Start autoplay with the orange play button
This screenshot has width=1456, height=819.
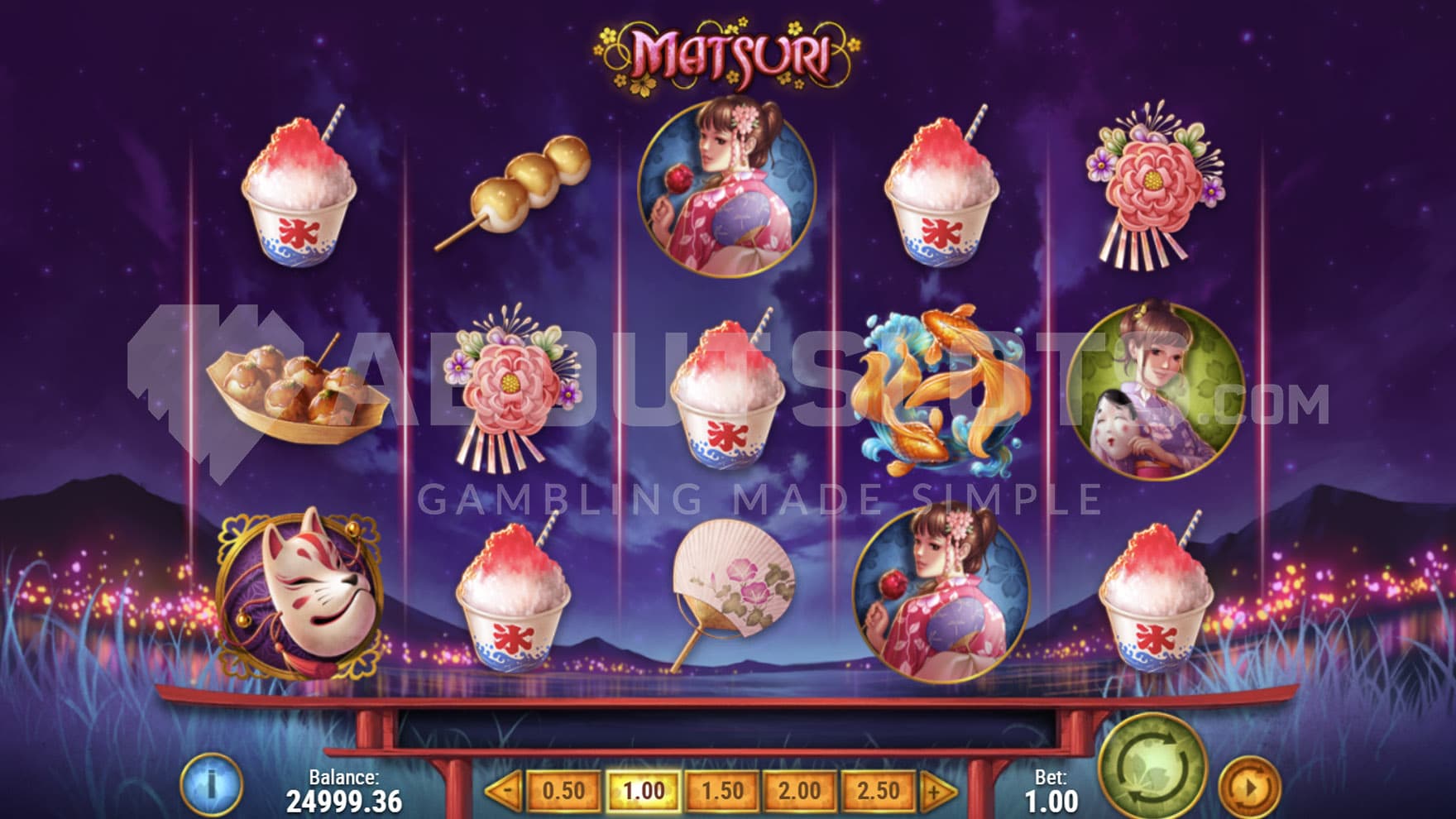pos(1249,787)
